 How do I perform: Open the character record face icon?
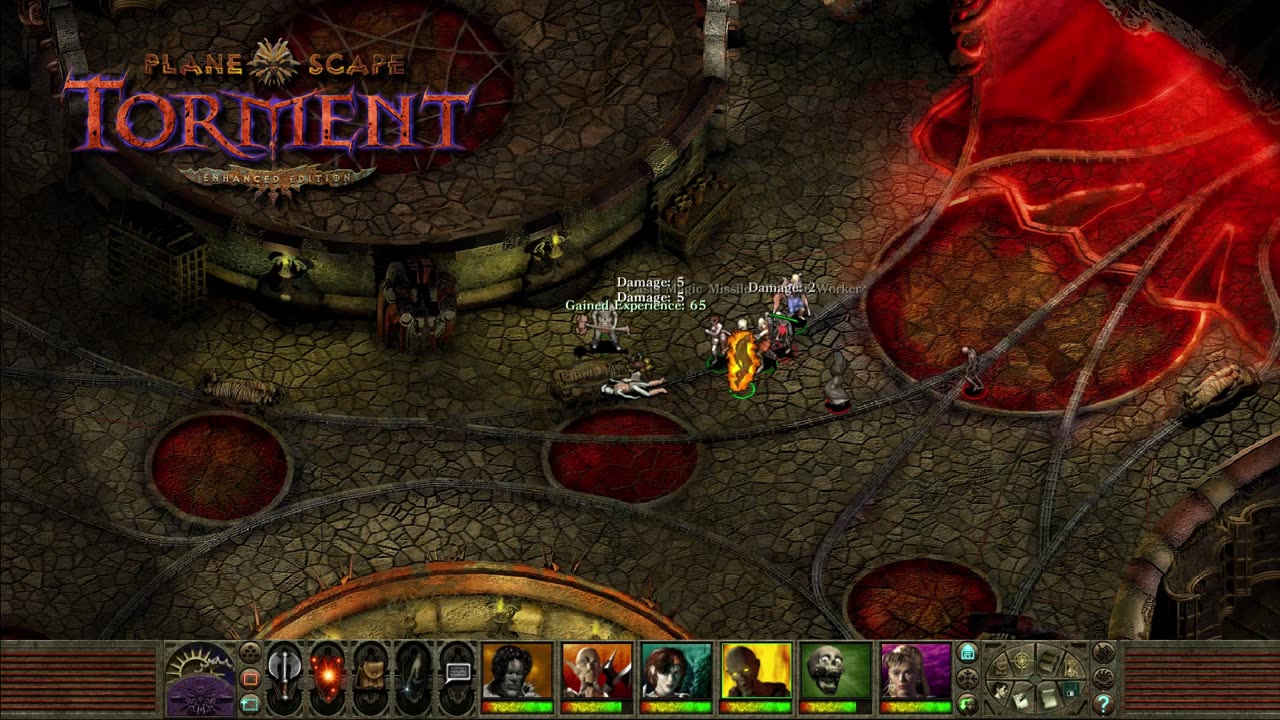coord(1001,689)
